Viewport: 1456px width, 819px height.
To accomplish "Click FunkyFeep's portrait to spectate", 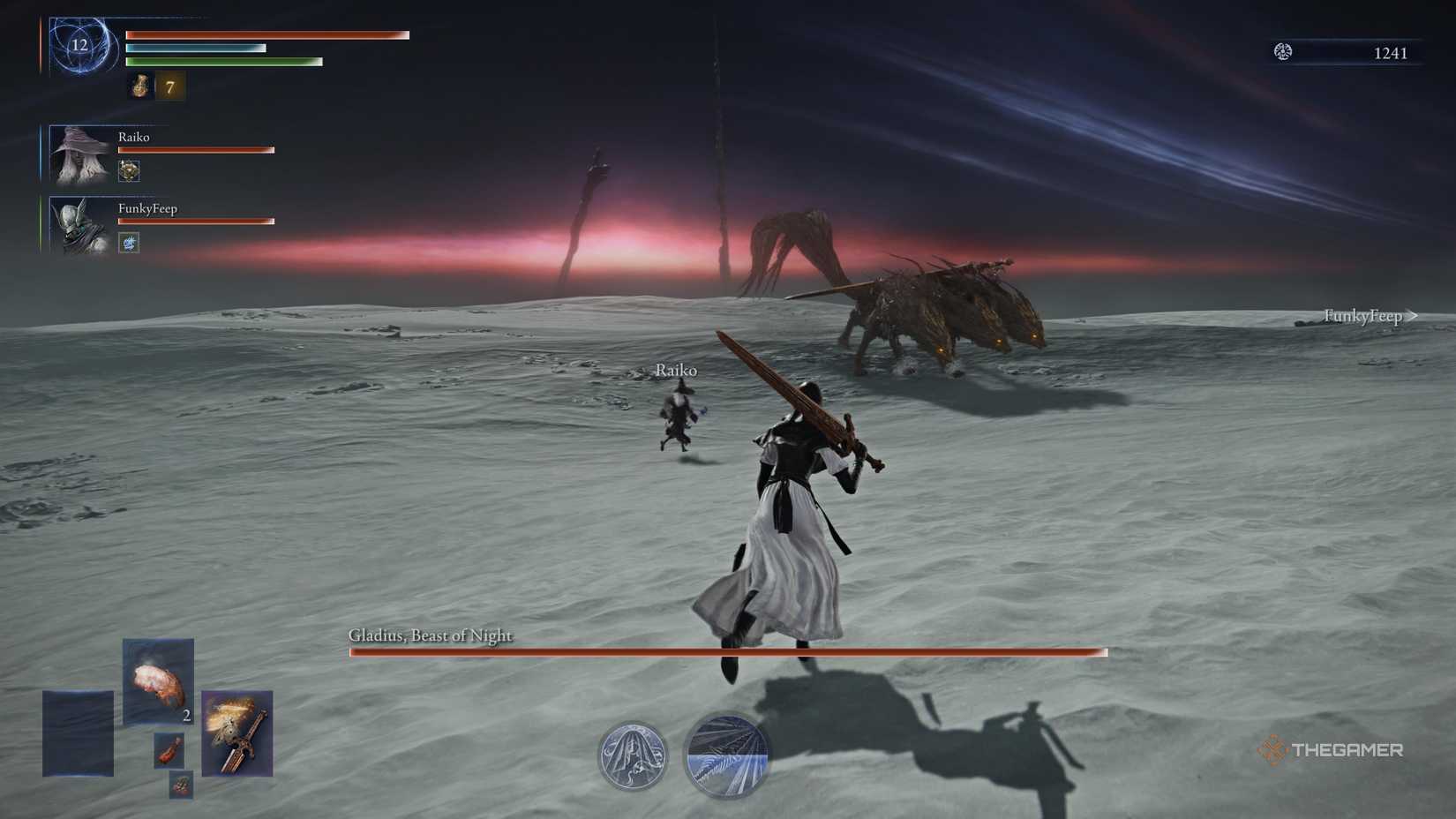I will click(x=79, y=224).
